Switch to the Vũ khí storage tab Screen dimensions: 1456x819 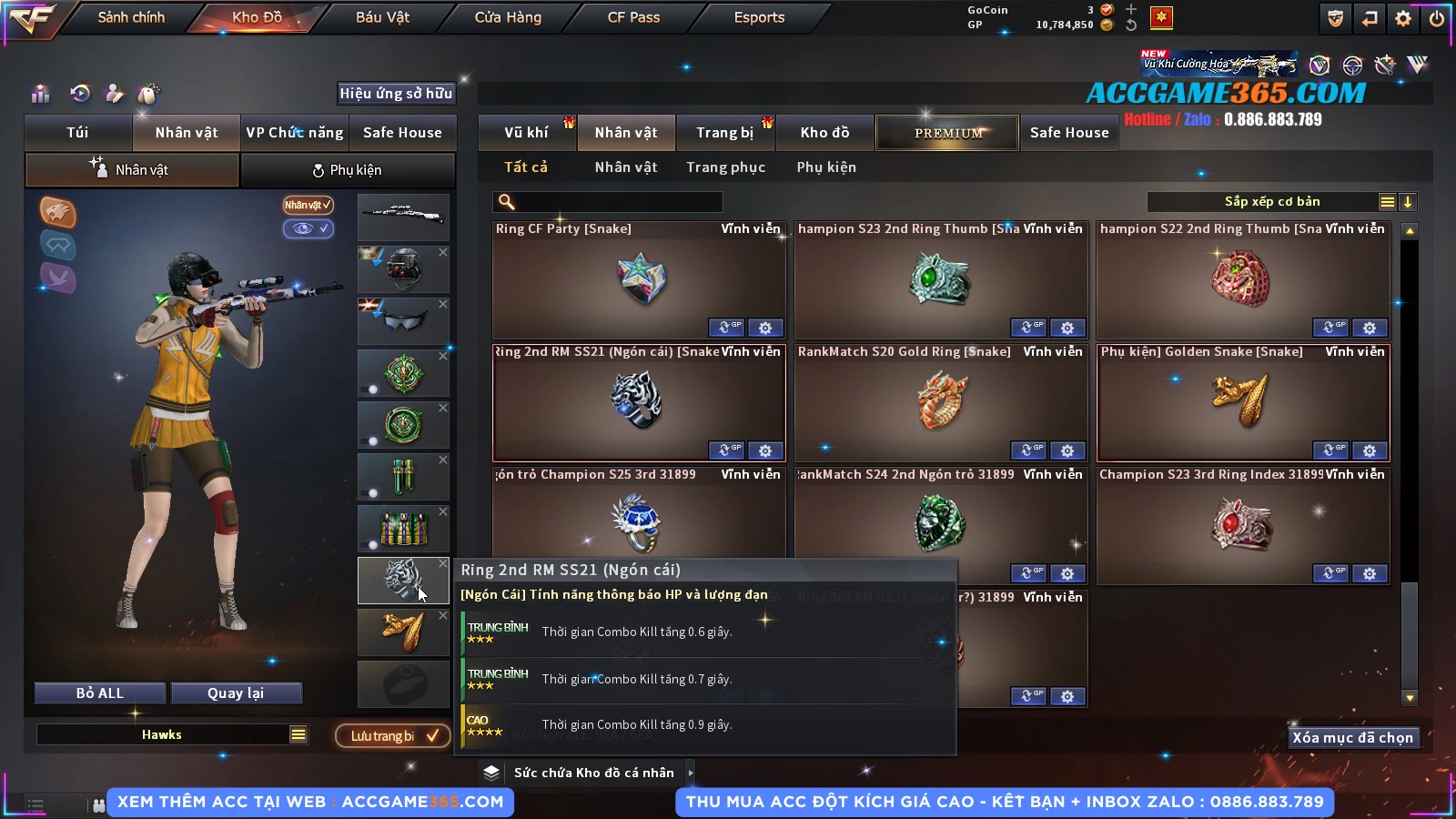[526, 133]
